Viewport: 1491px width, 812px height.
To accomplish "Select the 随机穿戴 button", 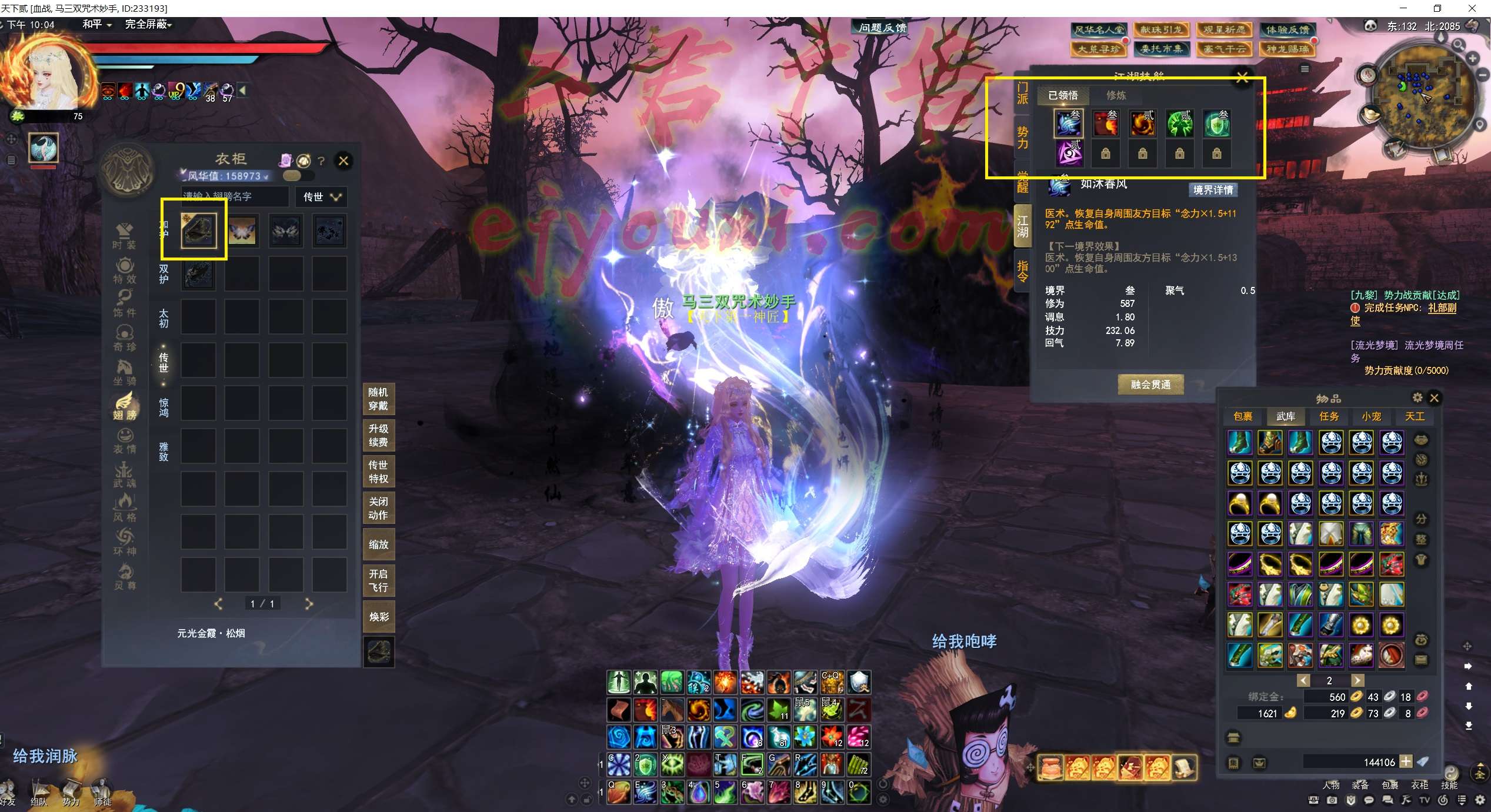I will [x=378, y=399].
